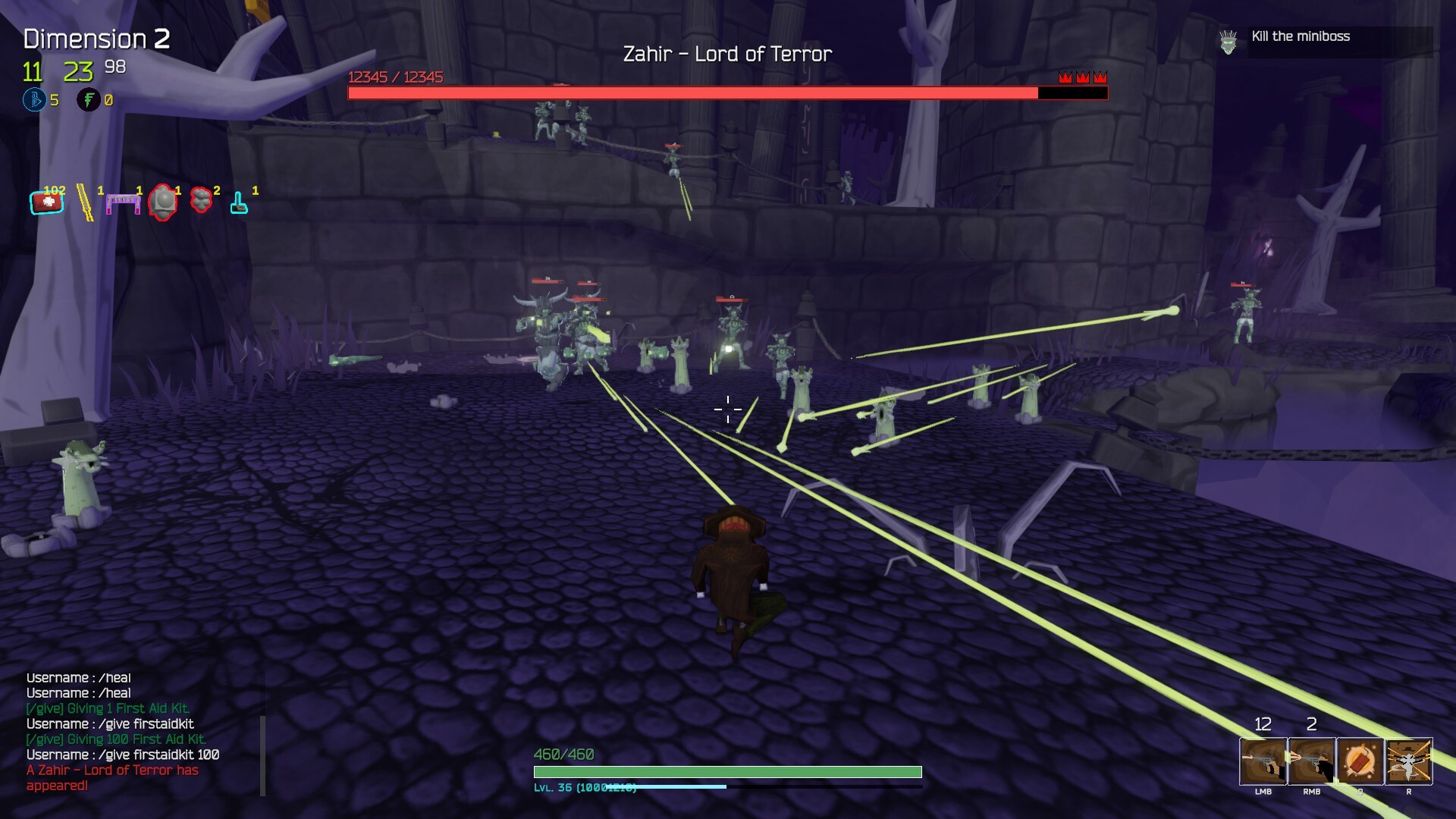Click the grenade cluster item icon
Screen dimensions: 1456x819
pyautogui.click(x=199, y=199)
